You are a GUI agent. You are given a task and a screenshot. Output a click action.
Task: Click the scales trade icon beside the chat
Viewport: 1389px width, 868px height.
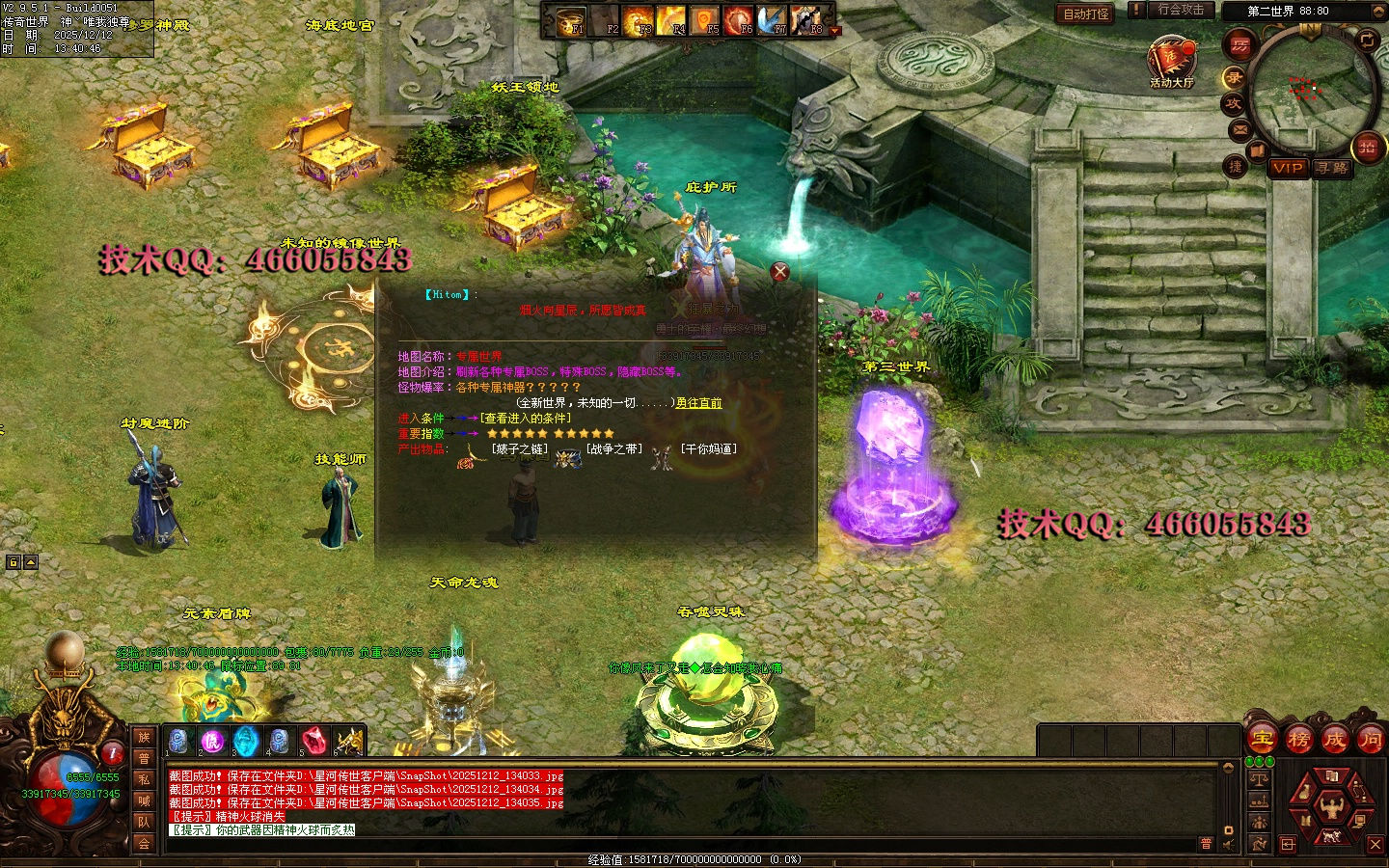click(x=1259, y=777)
